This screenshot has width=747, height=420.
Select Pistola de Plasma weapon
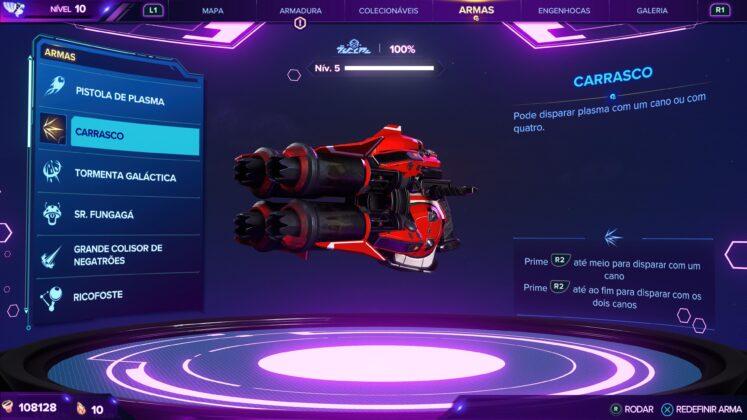tap(120, 100)
